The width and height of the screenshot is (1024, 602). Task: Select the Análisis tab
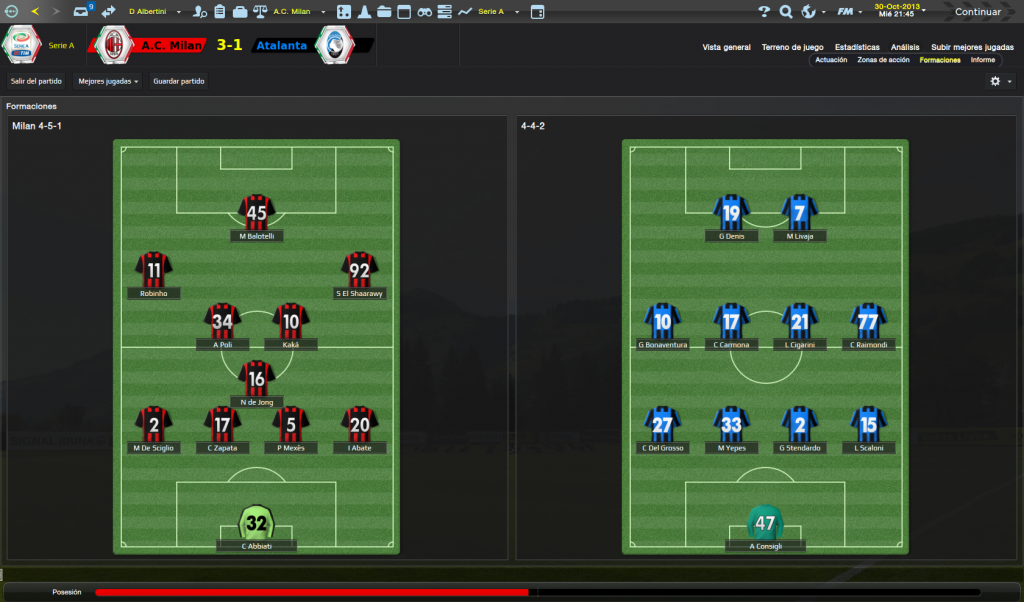(x=905, y=47)
